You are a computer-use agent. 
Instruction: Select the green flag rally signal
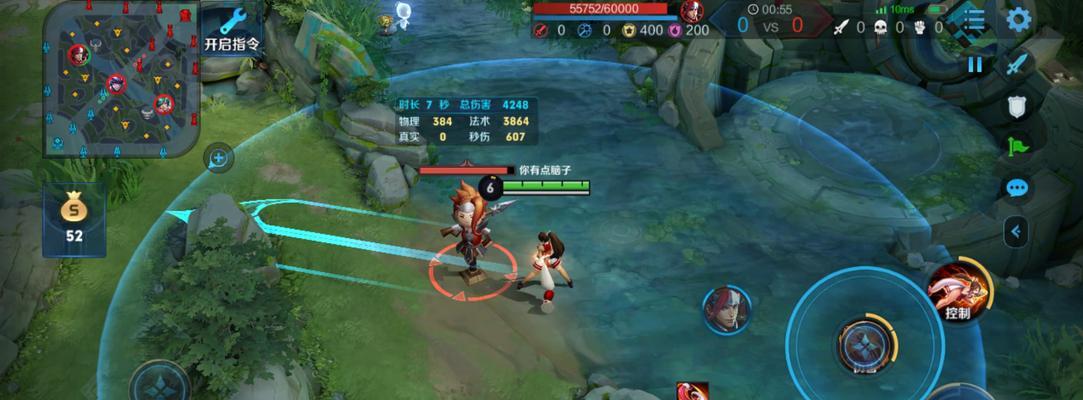tap(1017, 147)
